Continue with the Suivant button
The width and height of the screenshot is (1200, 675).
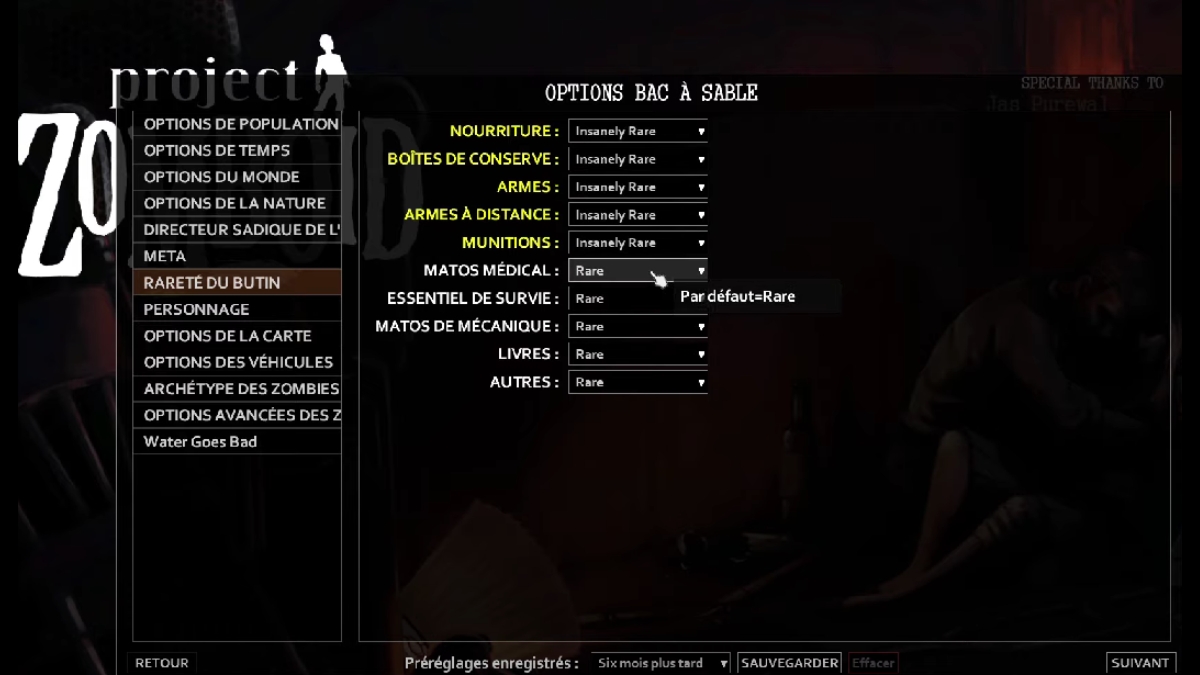[1140, 663]
